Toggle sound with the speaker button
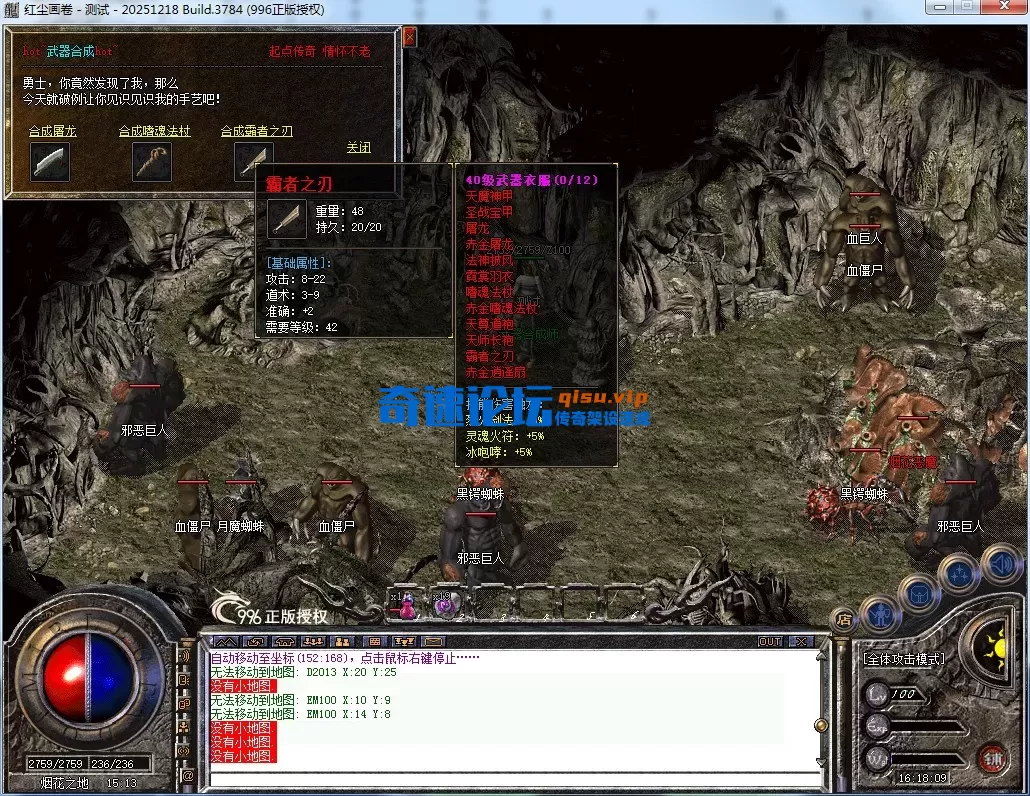Viewport: 1030px width, 796px height. [x=1000, y=563]
